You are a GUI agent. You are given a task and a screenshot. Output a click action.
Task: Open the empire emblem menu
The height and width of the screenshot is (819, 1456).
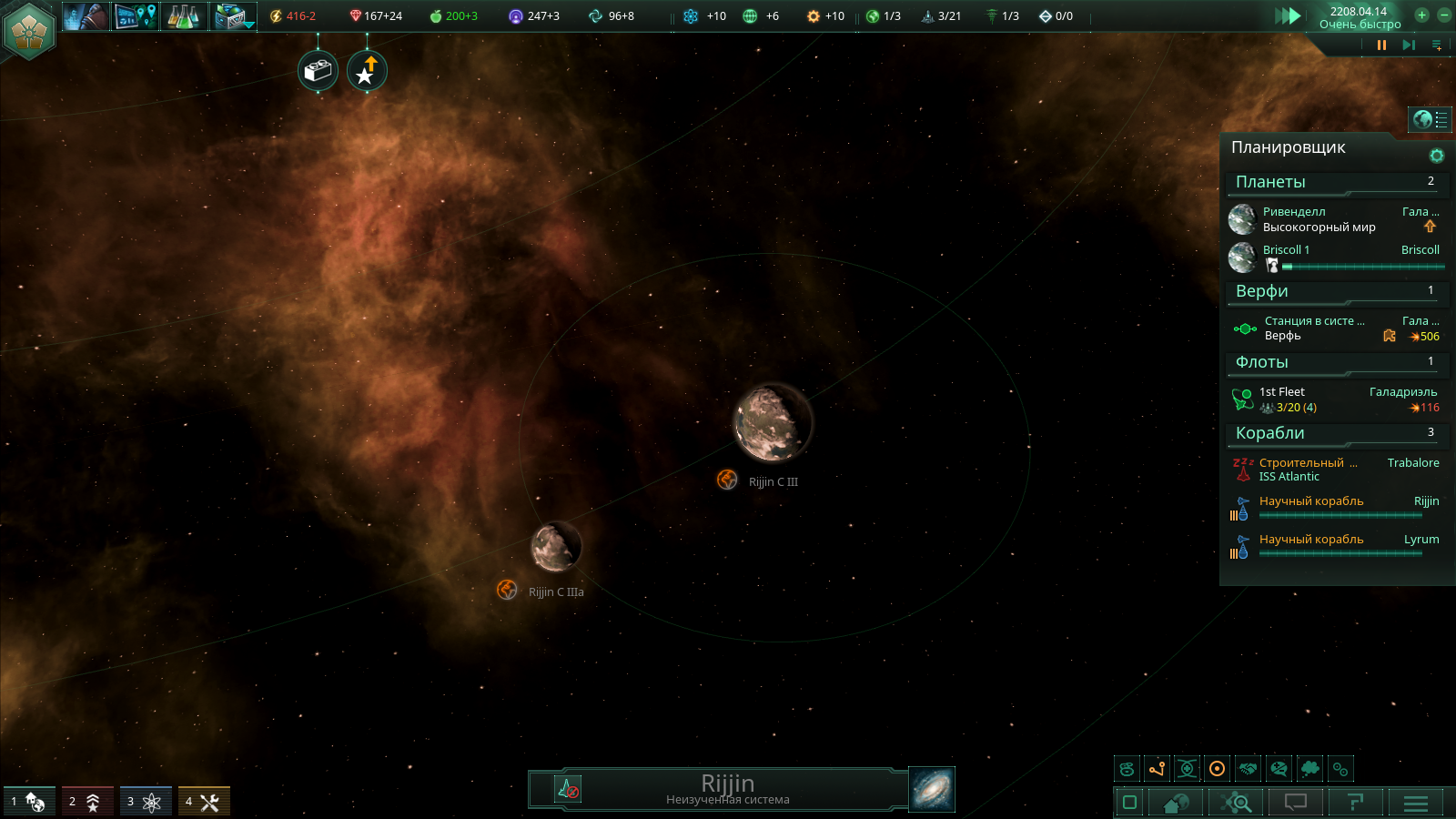coord(29,29)
